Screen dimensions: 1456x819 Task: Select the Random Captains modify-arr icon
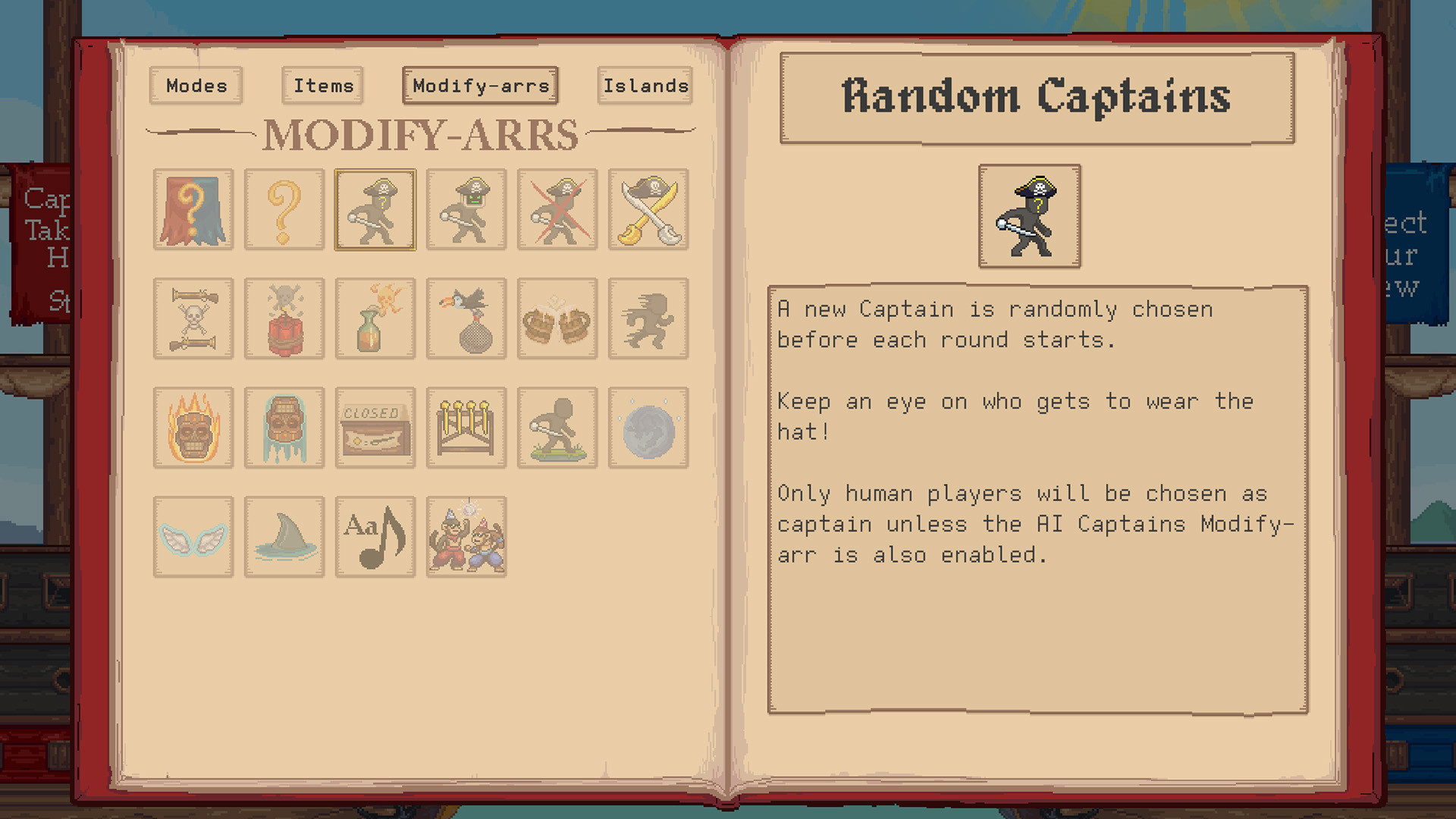pyautogui.click(x=375, y=210)
